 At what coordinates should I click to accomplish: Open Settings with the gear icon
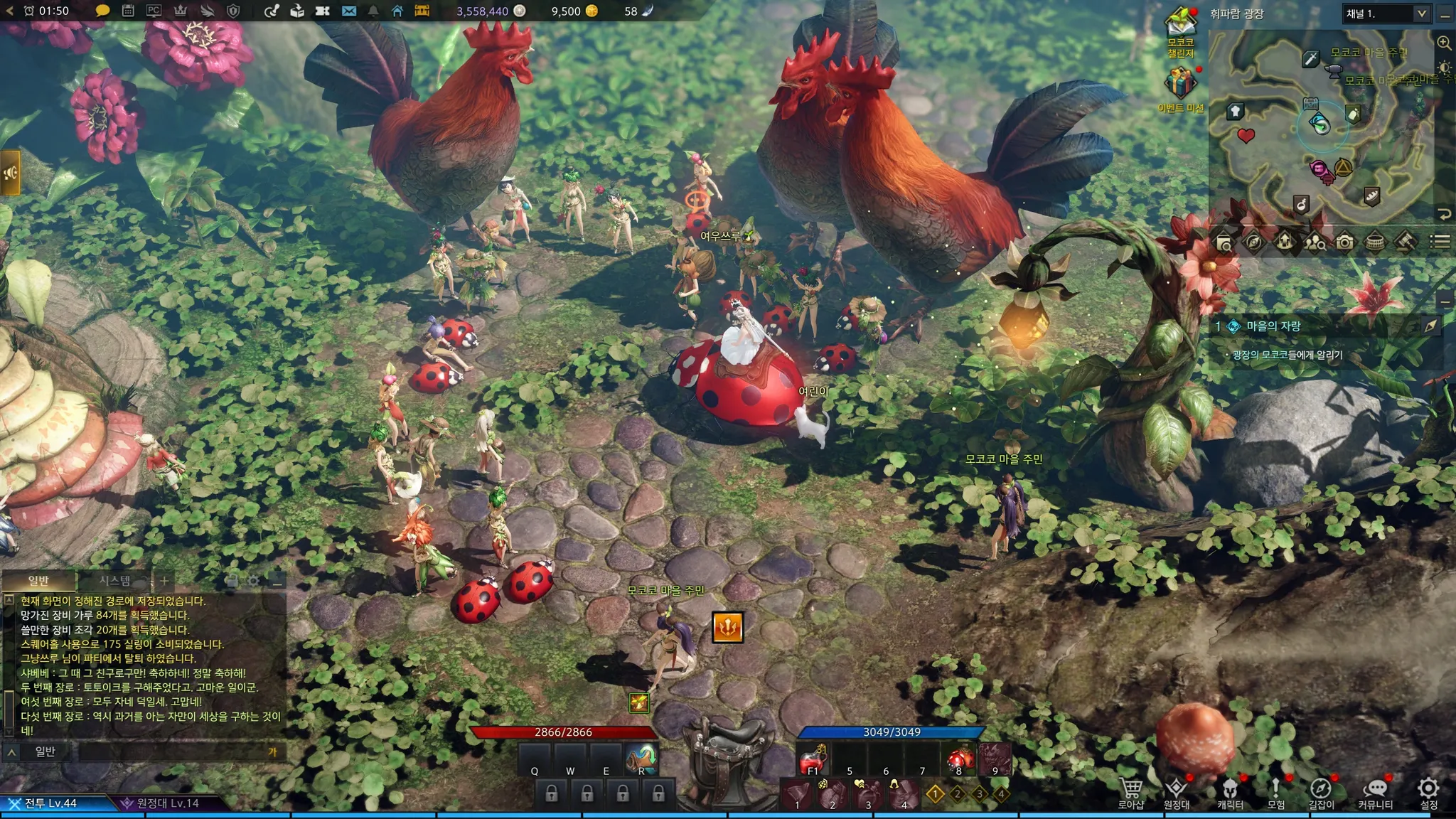(1428, 791)
